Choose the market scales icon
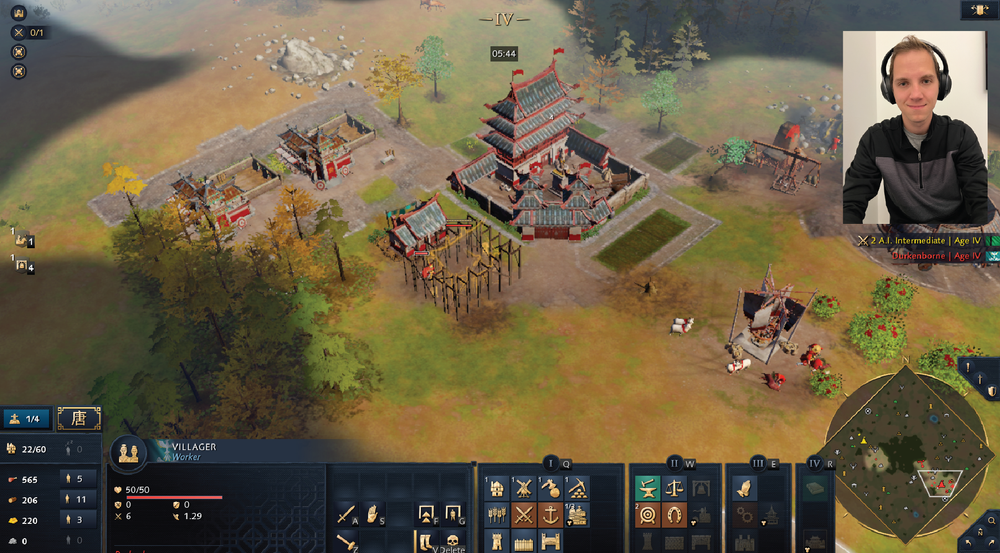The image size is (1000, 553). coord(675,488)
